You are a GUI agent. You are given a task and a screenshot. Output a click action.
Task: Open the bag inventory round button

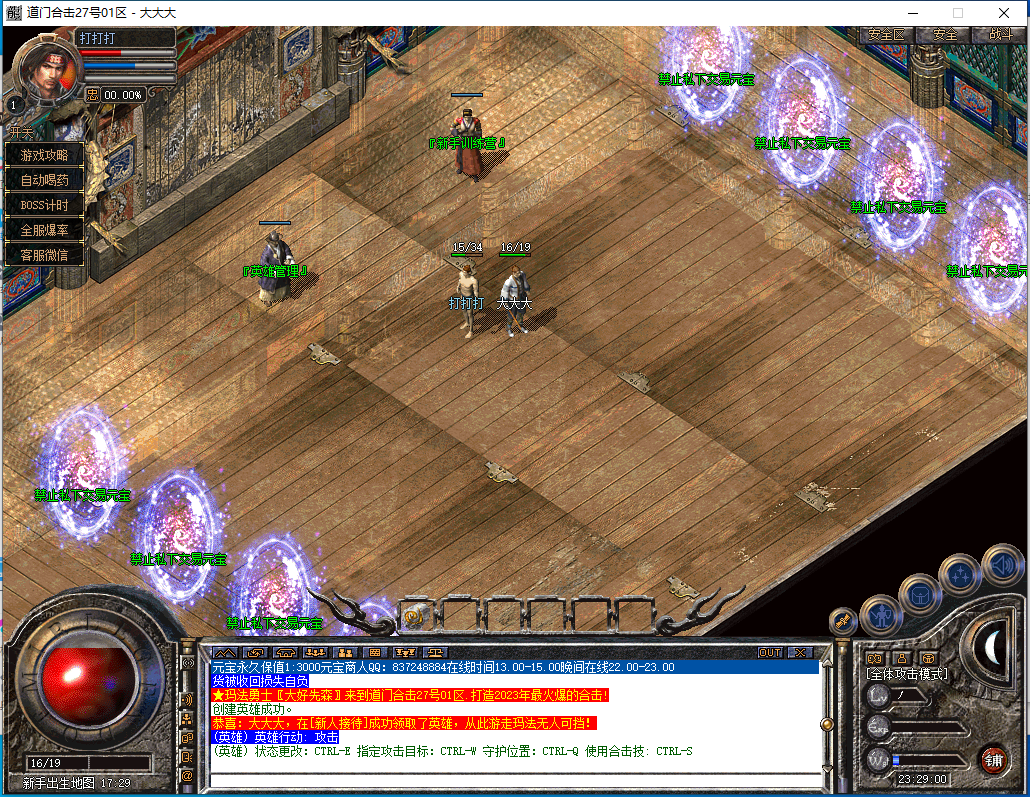(919, 595)
